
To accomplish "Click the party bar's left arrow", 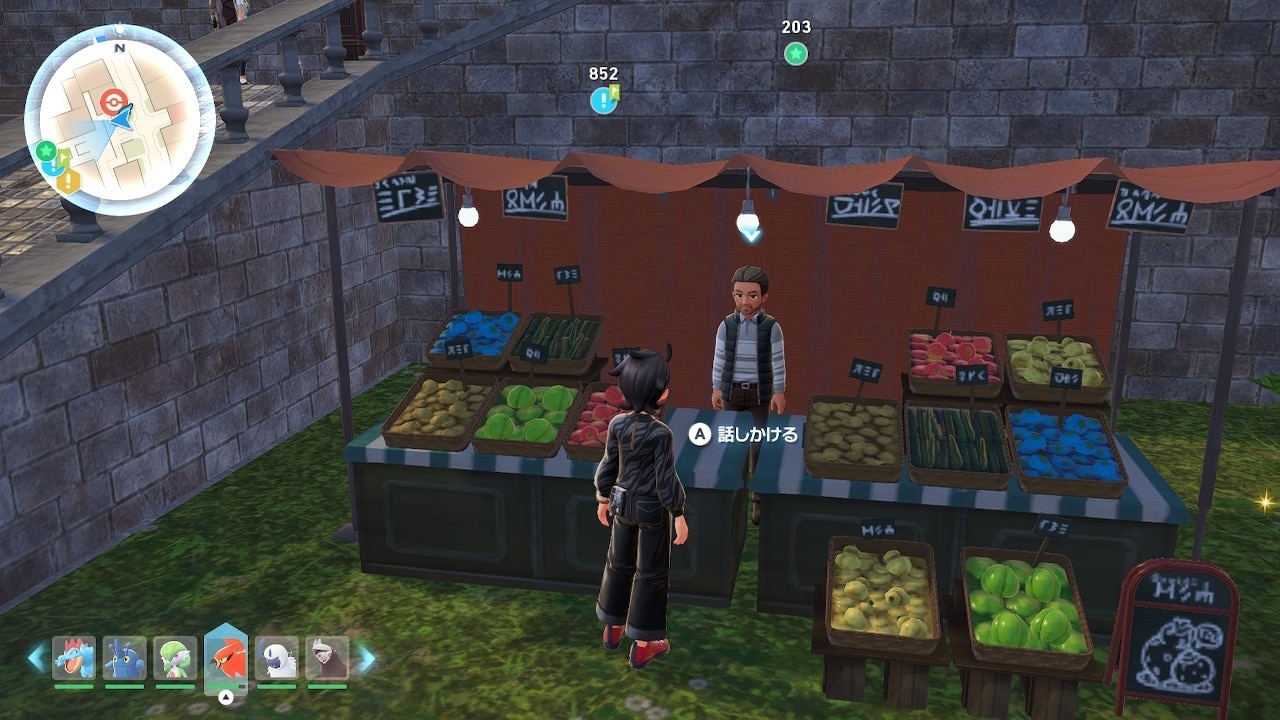I will point(36,658).
